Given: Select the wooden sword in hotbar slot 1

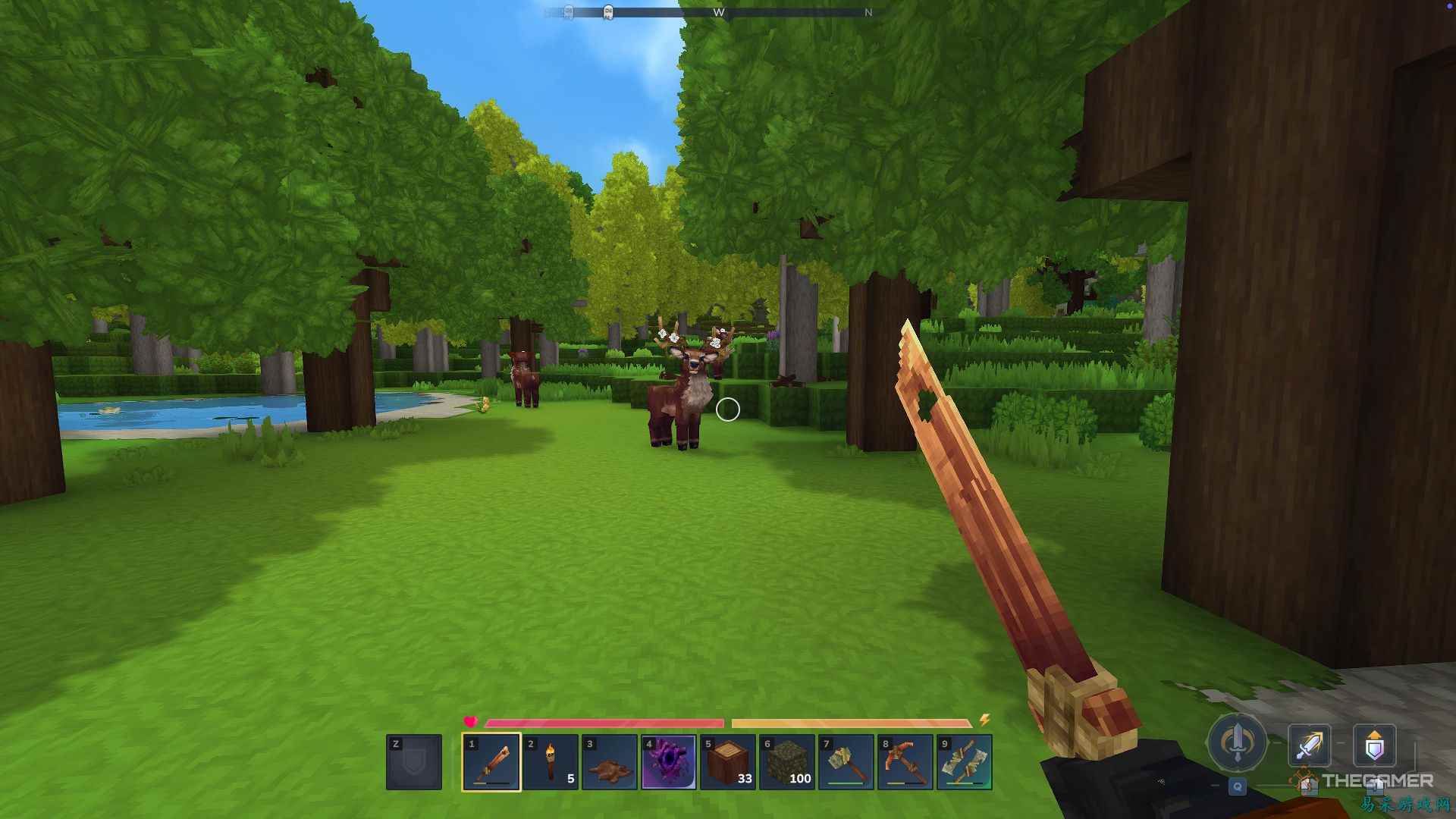Looking at the screenshot, I should click(x=491, y=762).
